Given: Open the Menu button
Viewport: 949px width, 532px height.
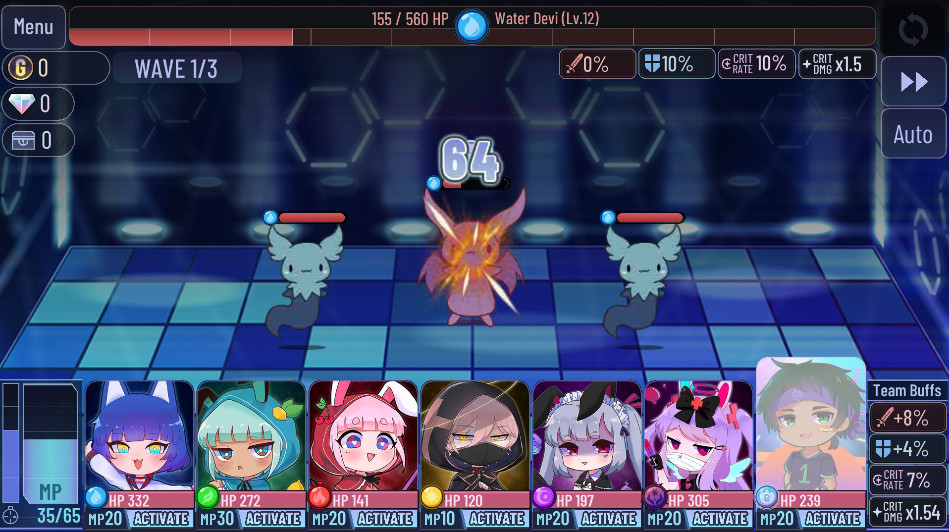Looking at the screenshot, I should (33, 27).
